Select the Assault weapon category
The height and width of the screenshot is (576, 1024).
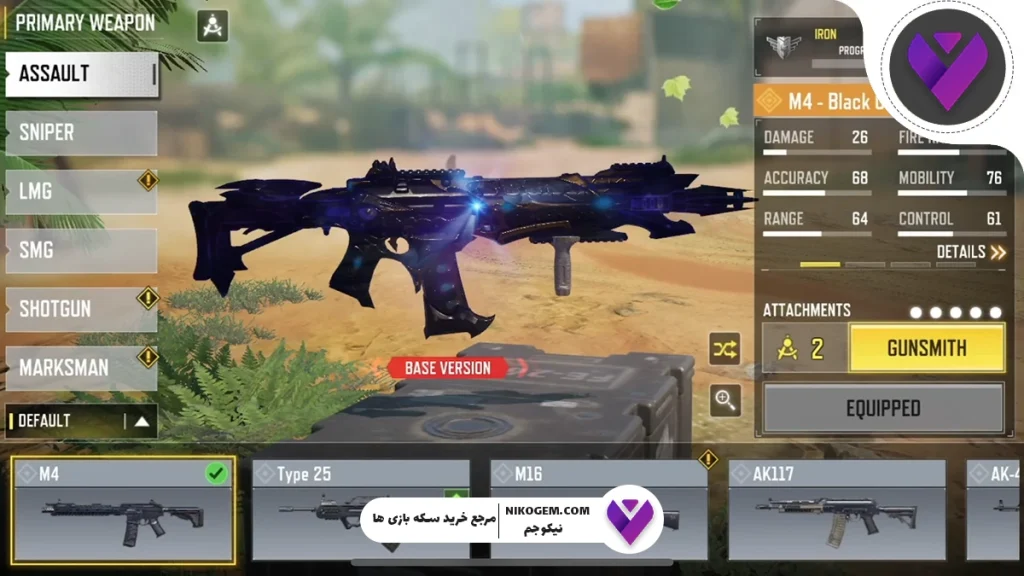[x=82, y=74]
